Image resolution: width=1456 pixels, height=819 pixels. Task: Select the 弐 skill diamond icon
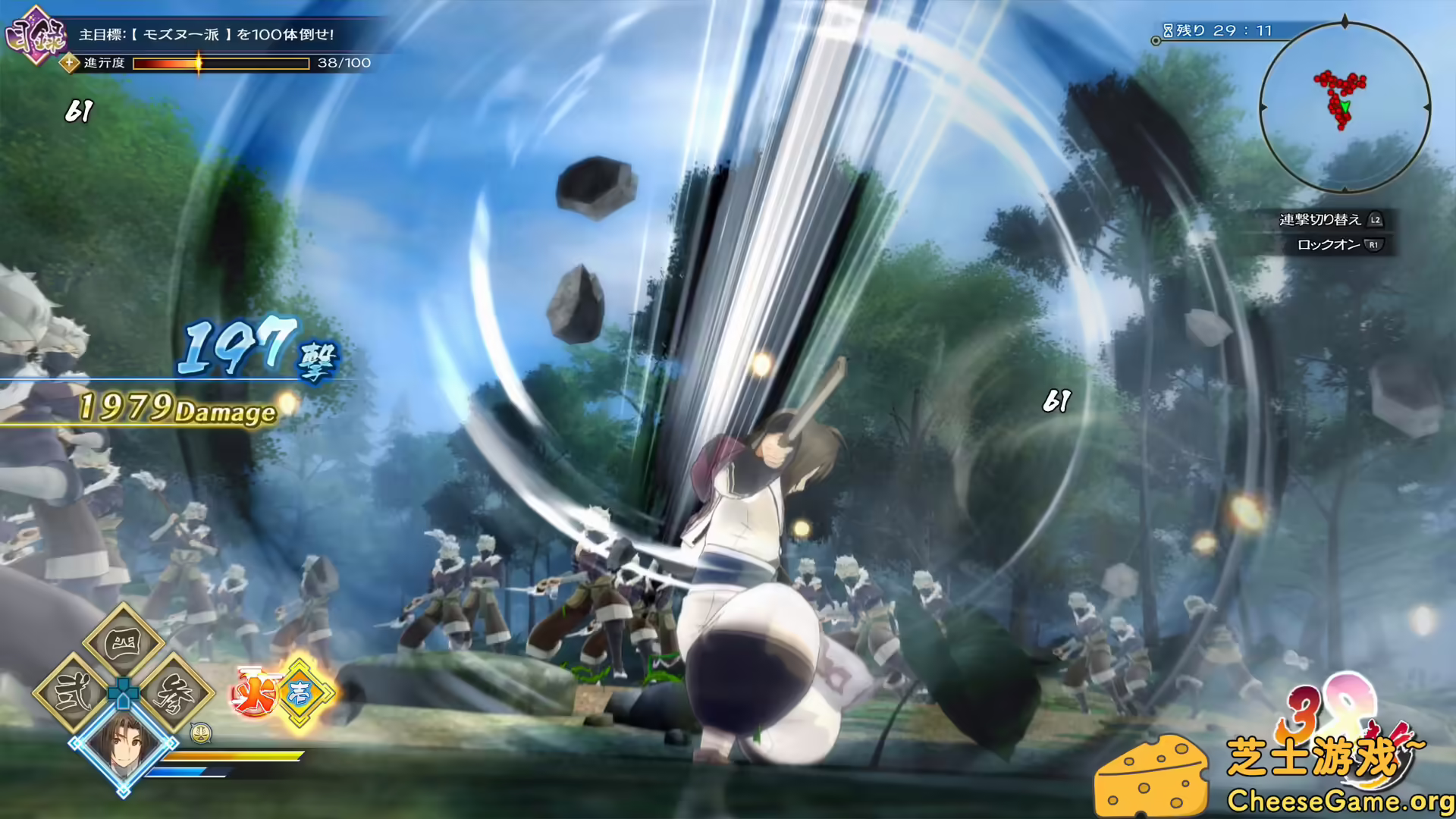click(x=73, y=691)
